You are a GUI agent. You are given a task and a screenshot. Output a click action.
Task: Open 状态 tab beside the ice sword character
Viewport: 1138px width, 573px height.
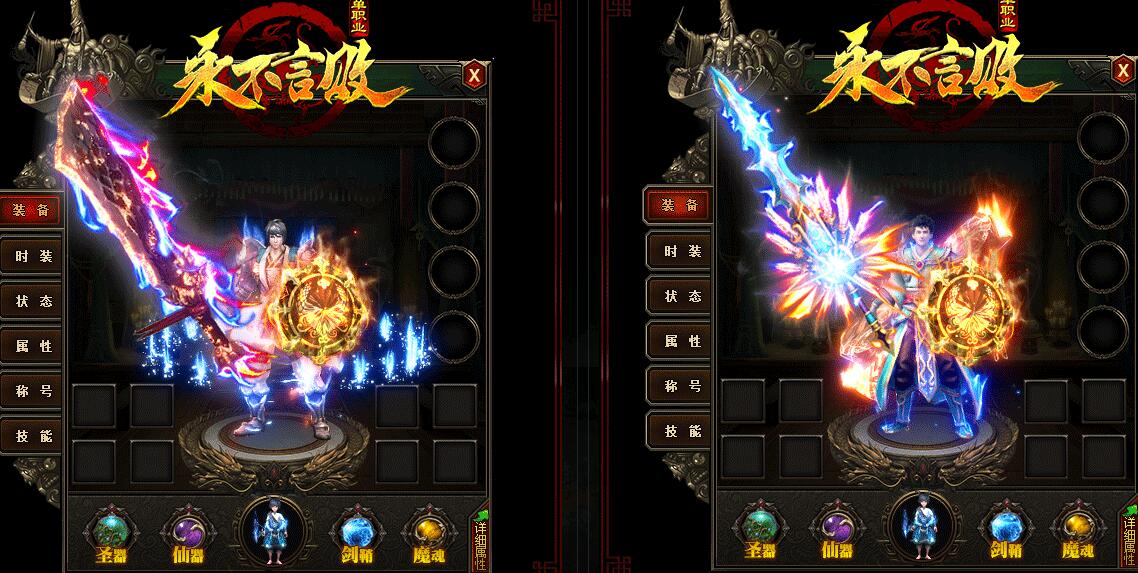point(681,296)
